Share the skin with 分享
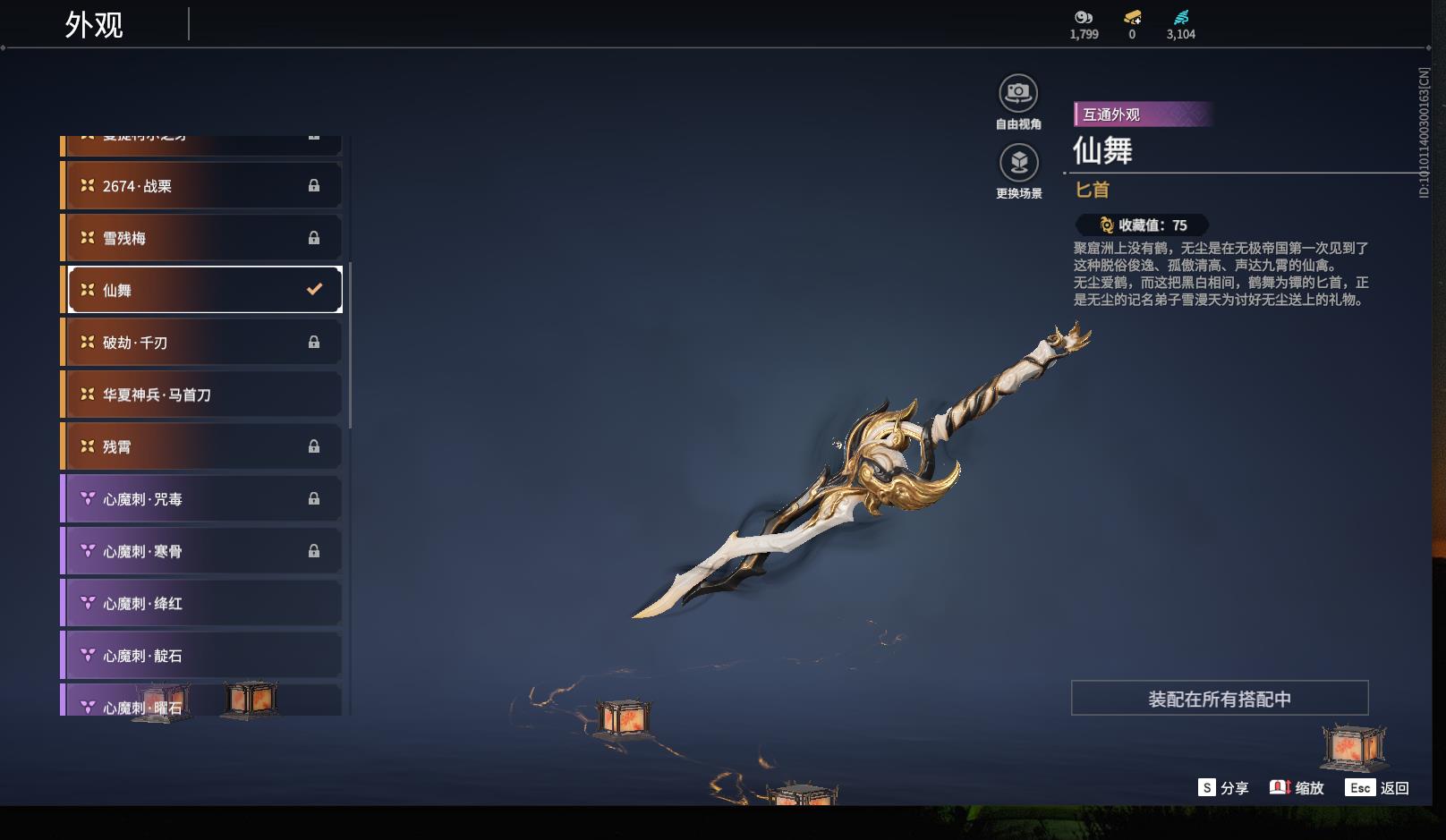 (x=1223, y=788)
